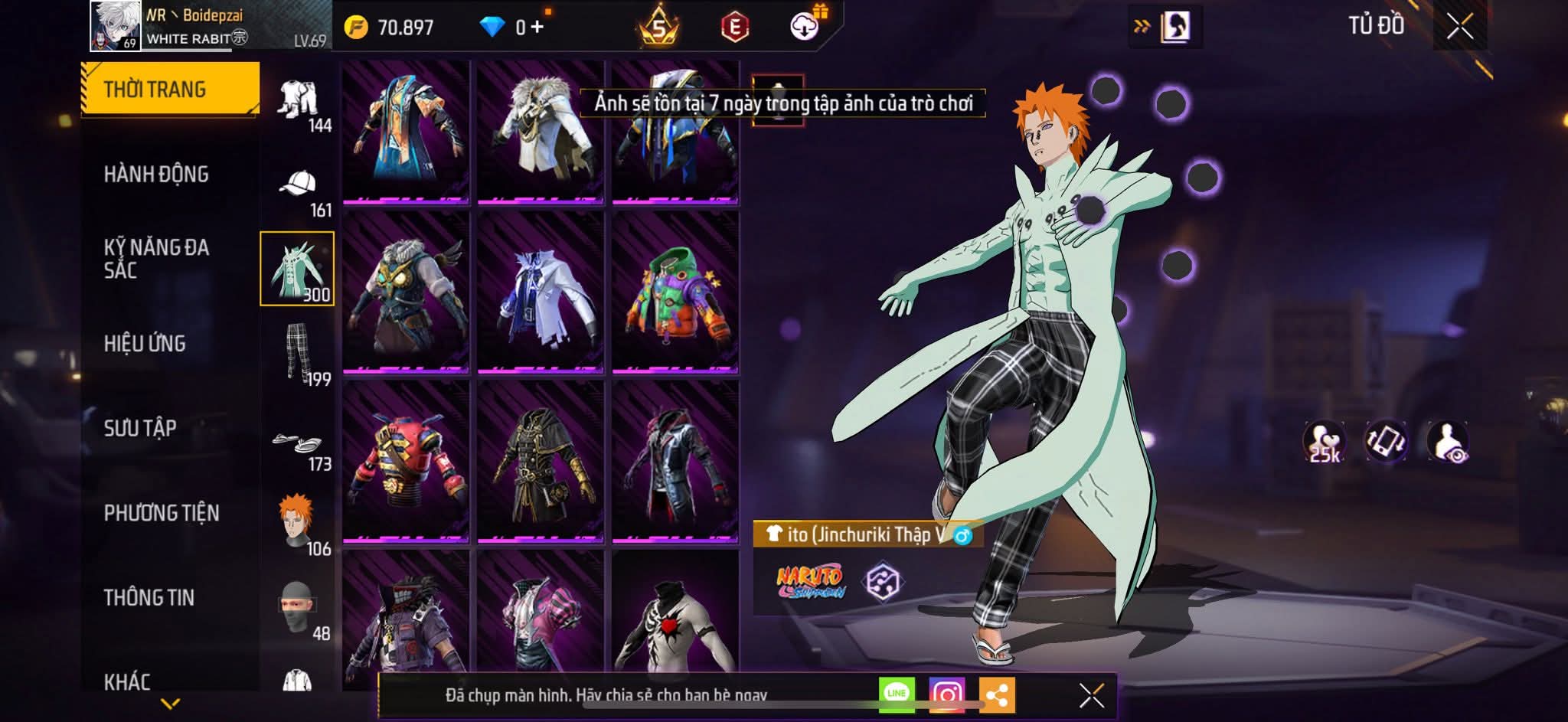Close the Tủ Đồ wardrobe screen
The height and width of the screenshot is (722, 1568).
click(x=1459, y=27)
